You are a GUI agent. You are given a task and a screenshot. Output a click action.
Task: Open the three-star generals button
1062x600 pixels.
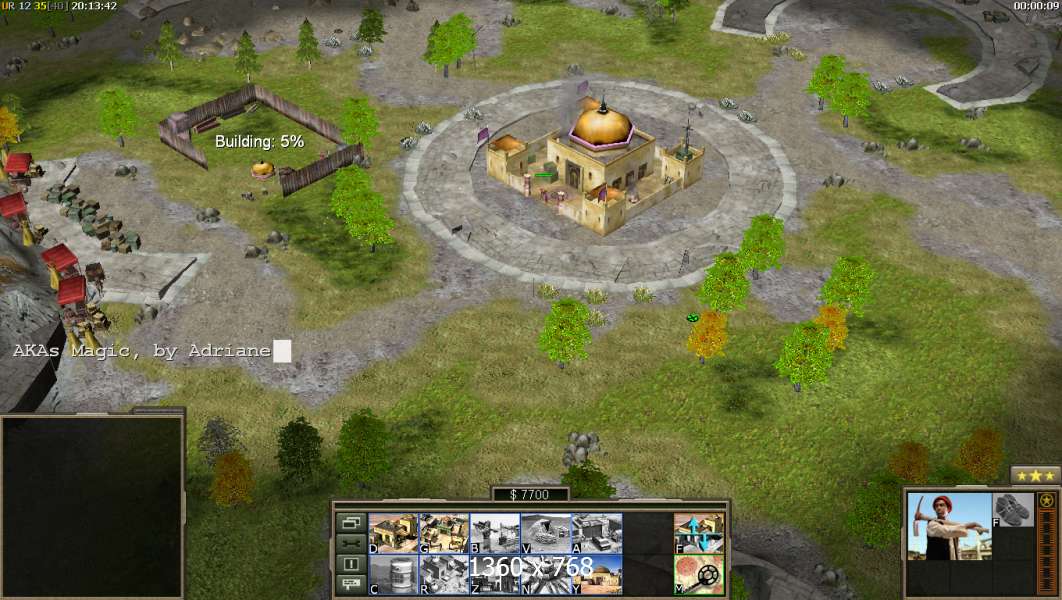(x=1035, y=475)
